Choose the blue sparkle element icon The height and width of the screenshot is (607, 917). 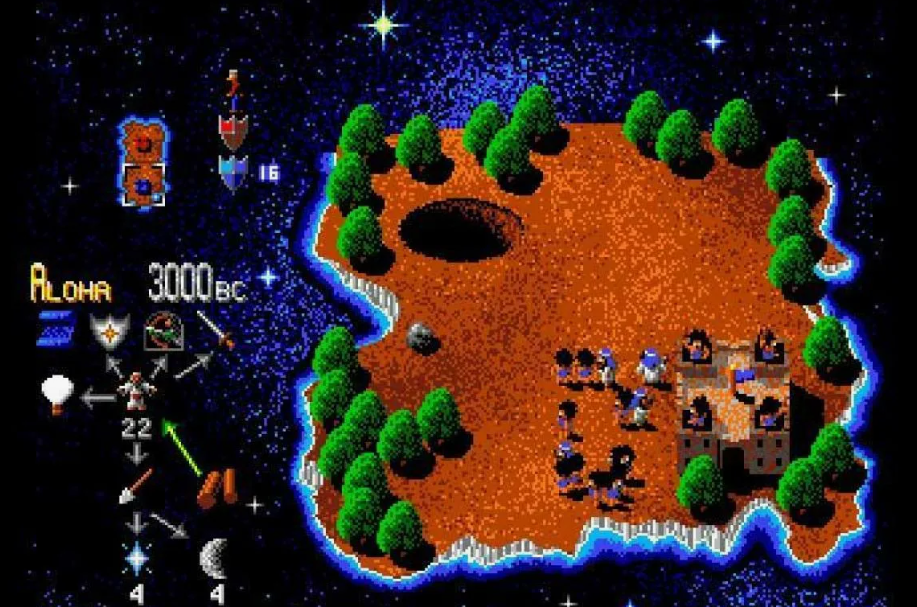[x=136, y=557]
